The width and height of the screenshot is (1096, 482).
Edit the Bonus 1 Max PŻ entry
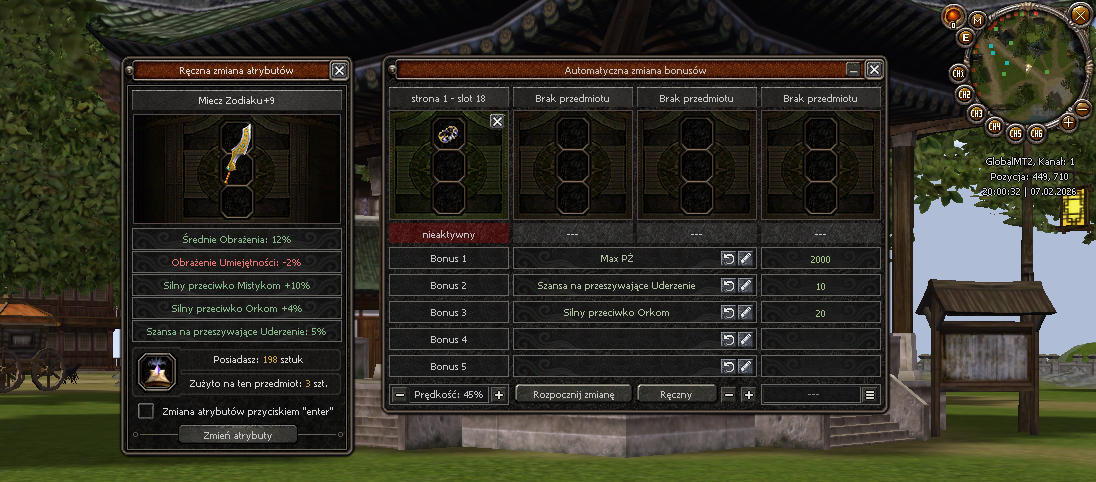pos(745,259)
